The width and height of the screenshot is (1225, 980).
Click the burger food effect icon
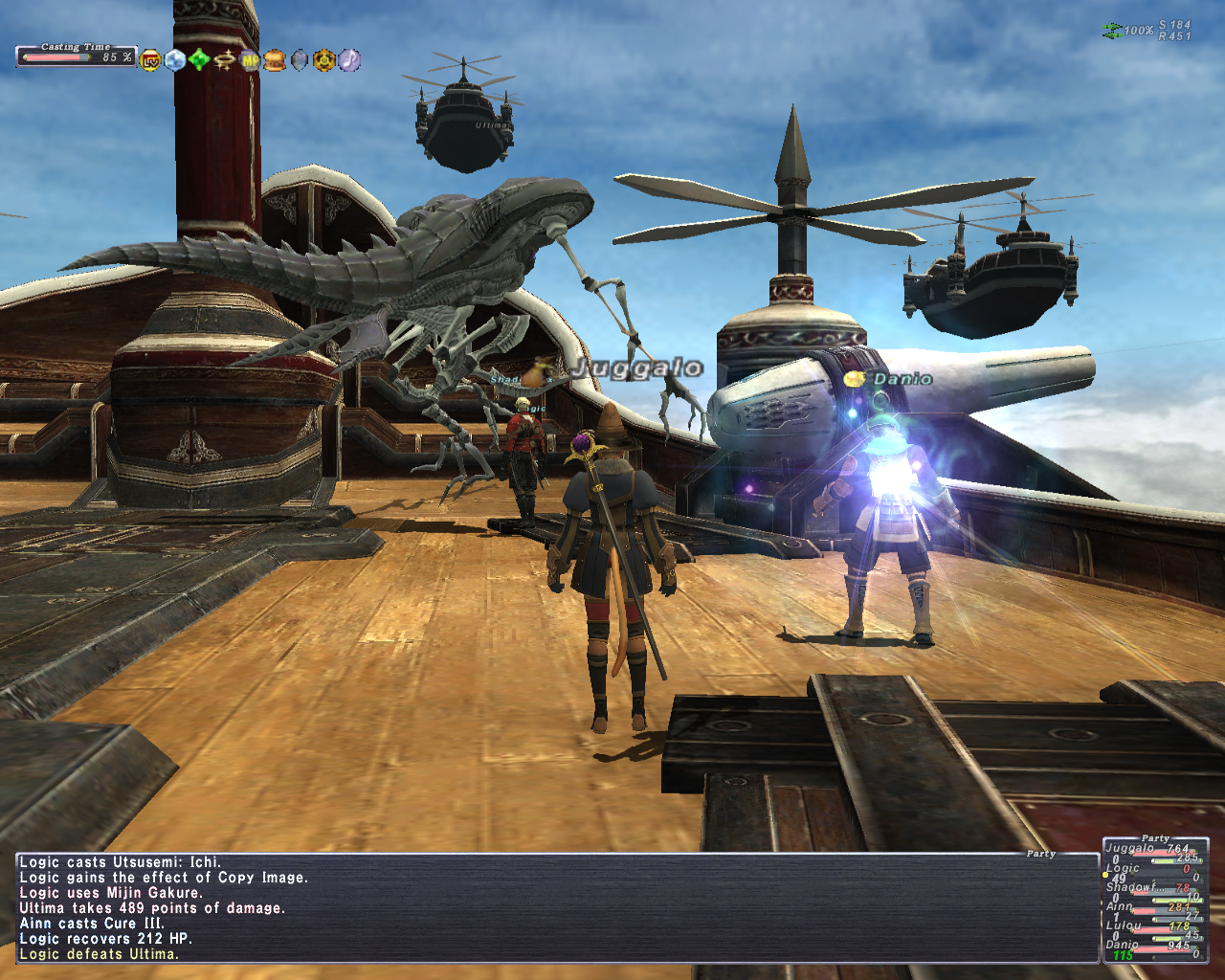pos(275,61)
